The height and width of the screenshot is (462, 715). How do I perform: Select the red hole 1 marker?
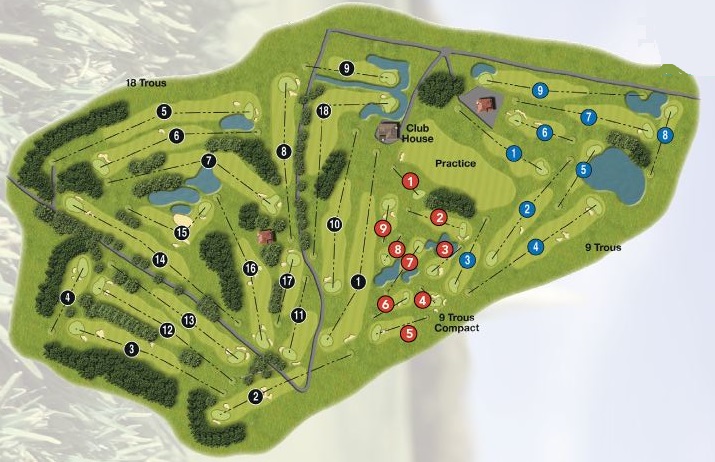click(410, 181)
